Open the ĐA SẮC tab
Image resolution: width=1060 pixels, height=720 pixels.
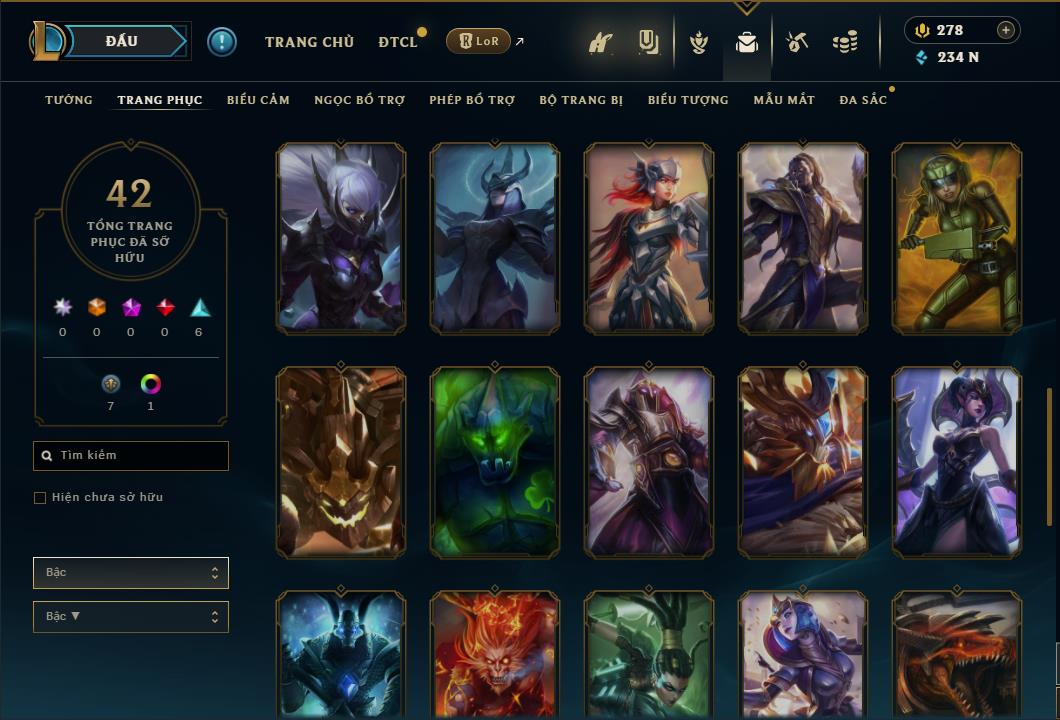click(863, 100)
